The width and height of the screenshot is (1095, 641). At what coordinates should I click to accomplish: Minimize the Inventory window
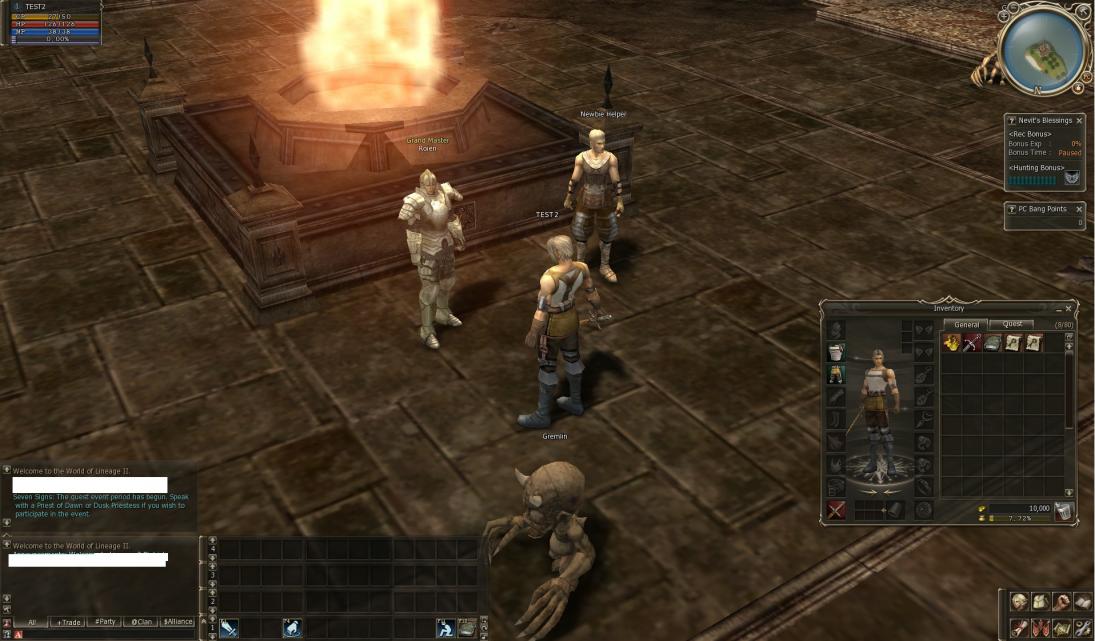coord(1058,309)
